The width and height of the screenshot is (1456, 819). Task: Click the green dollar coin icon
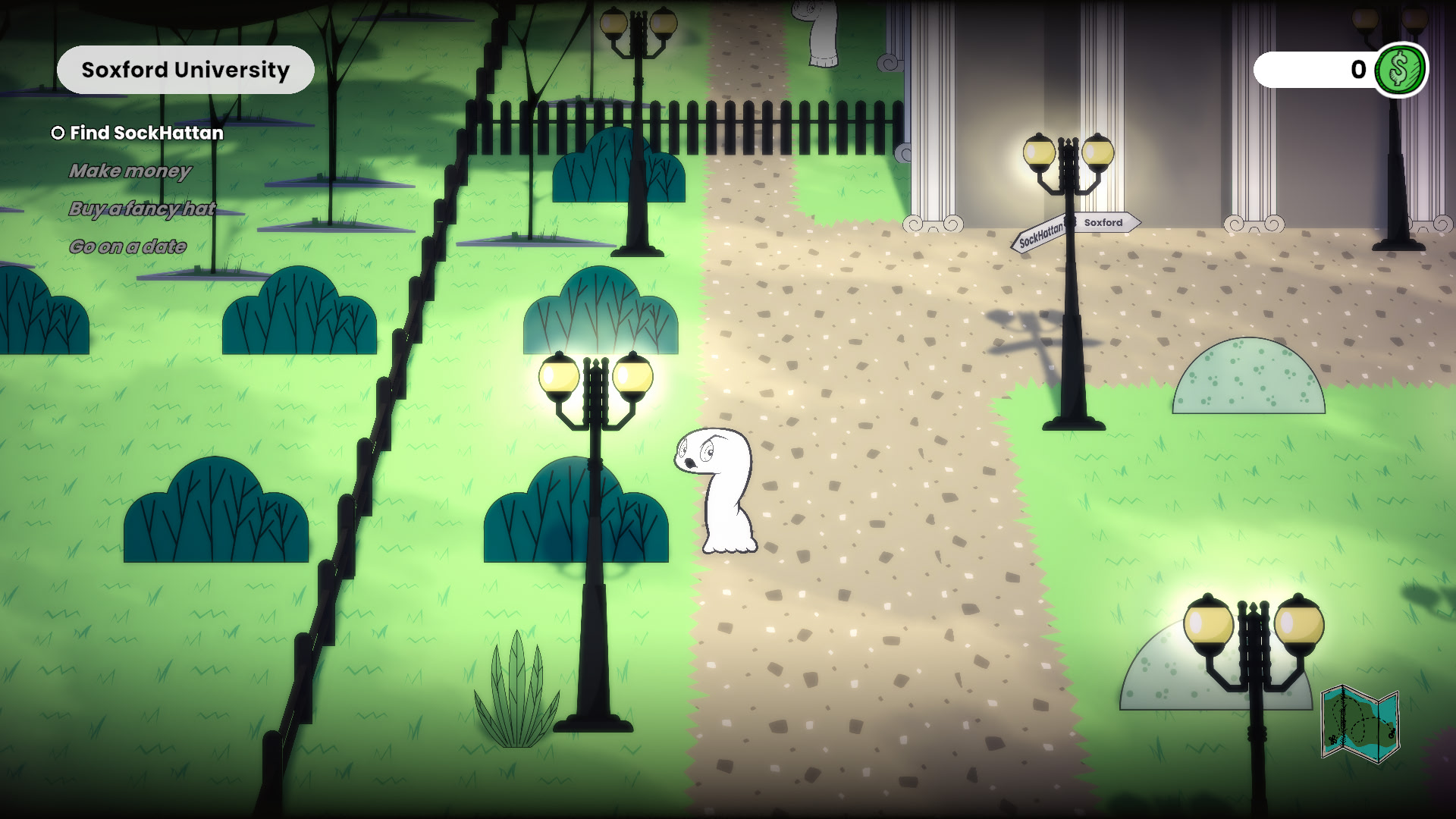click(x=1401, y=71)
